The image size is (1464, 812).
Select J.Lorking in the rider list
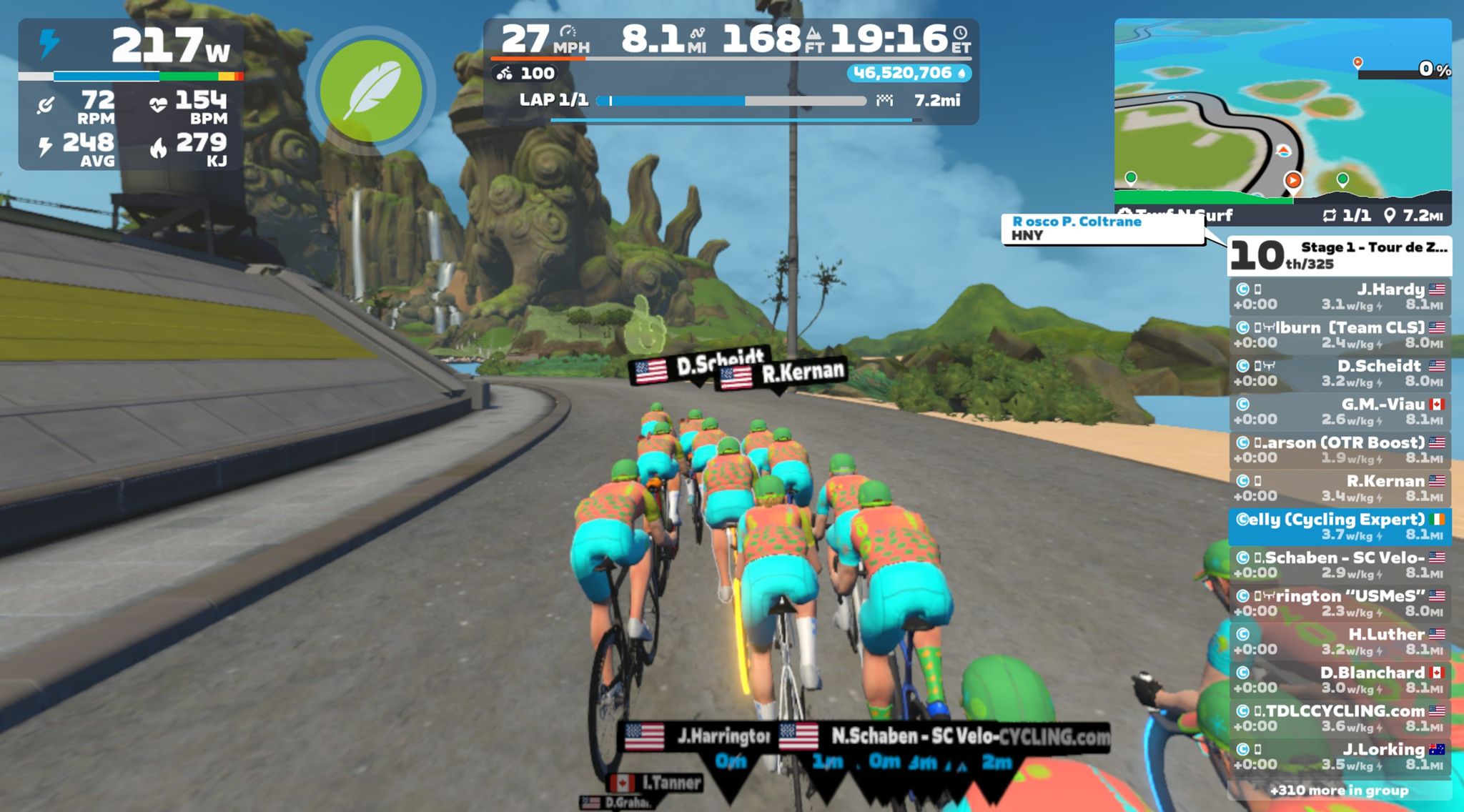tap(1339, 756)
